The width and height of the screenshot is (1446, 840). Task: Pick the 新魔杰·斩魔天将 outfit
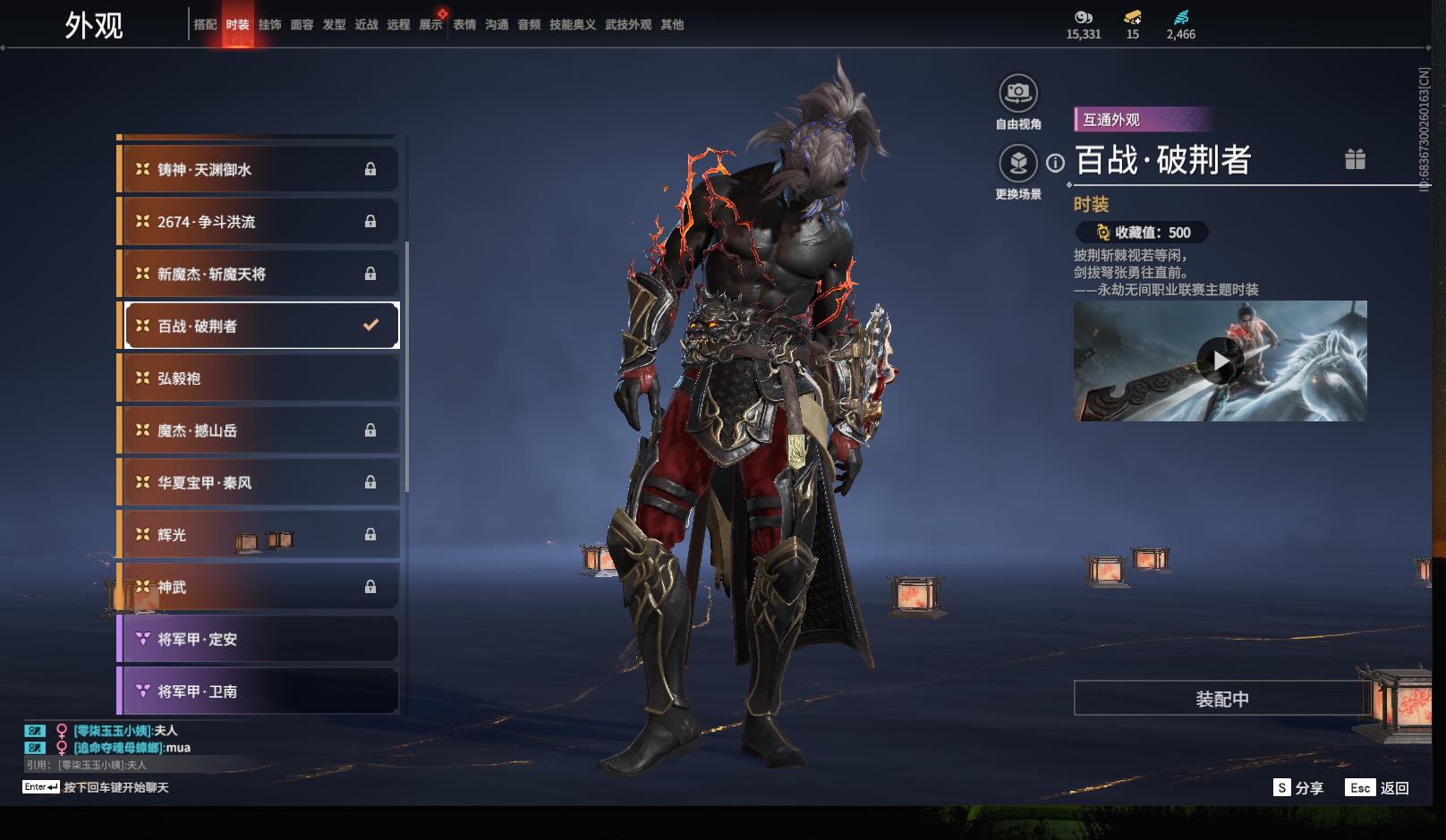pos(259,274)
